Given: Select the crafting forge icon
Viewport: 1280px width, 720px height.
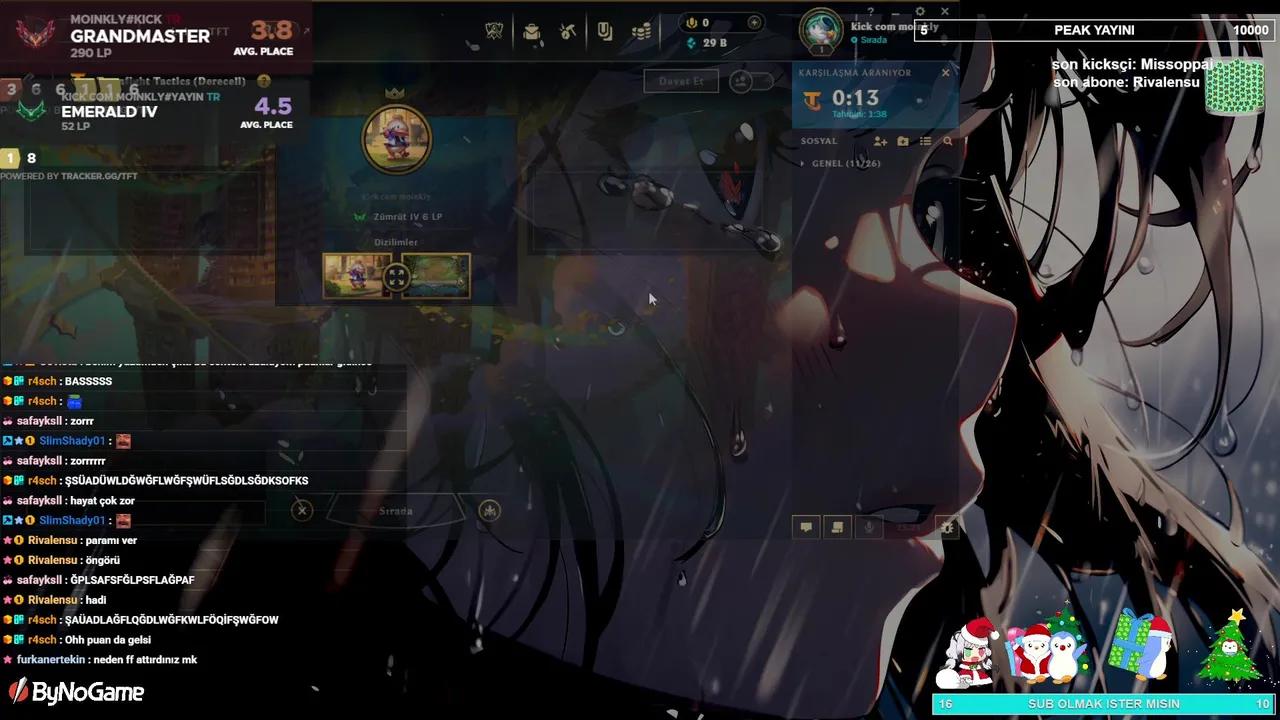Looking at the screenshot, I should pos(565,31).
